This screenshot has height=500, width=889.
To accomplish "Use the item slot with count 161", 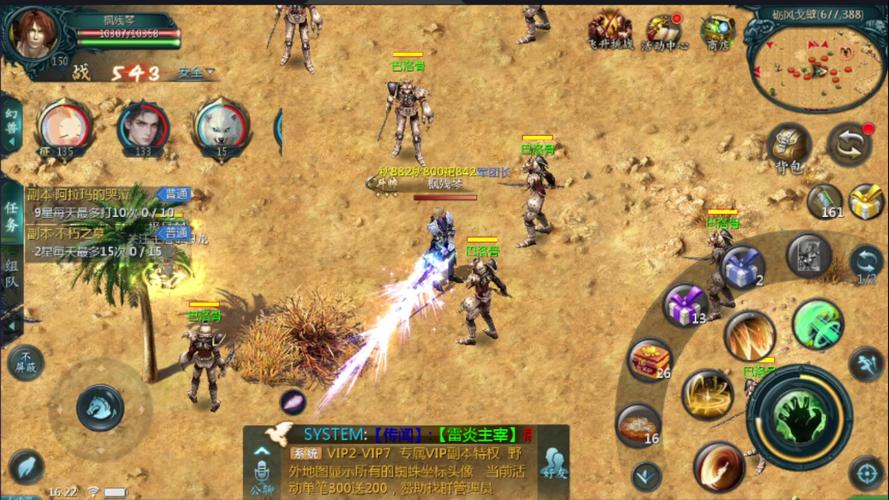I will pyautogui.click(x=825, y=200).
